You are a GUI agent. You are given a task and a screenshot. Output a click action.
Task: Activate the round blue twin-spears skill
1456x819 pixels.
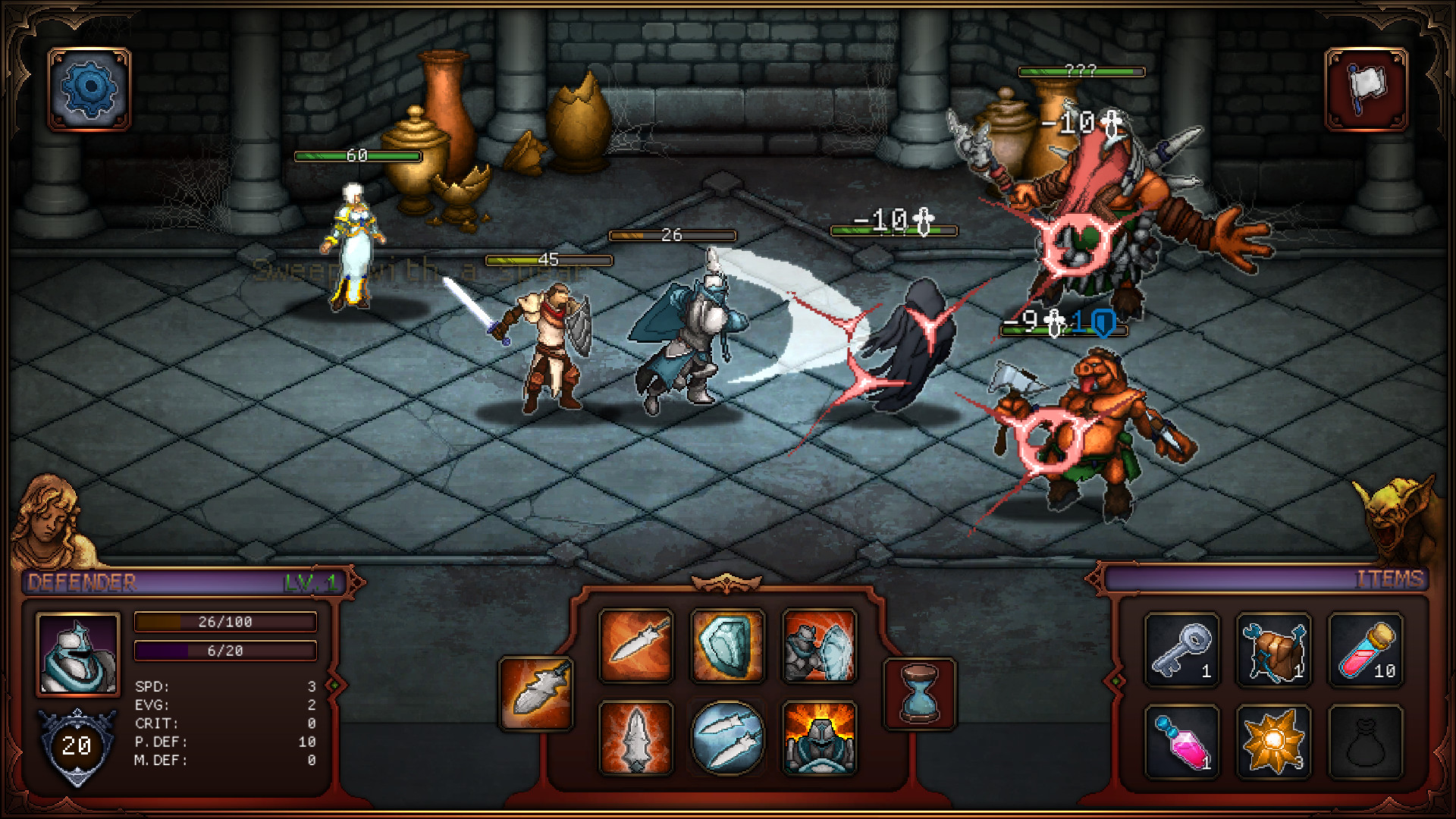[x=727, y=738]
